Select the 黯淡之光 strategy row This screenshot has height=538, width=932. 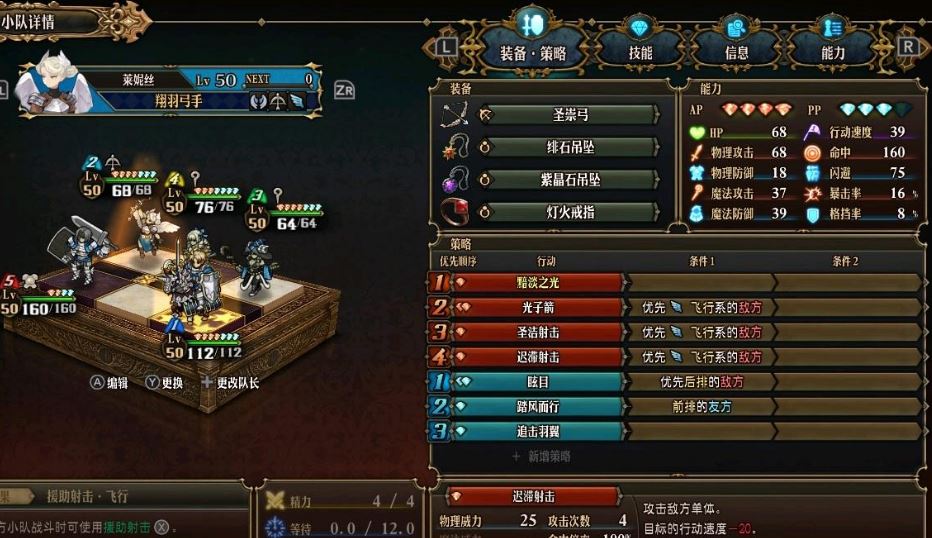[x=539, y=283]
